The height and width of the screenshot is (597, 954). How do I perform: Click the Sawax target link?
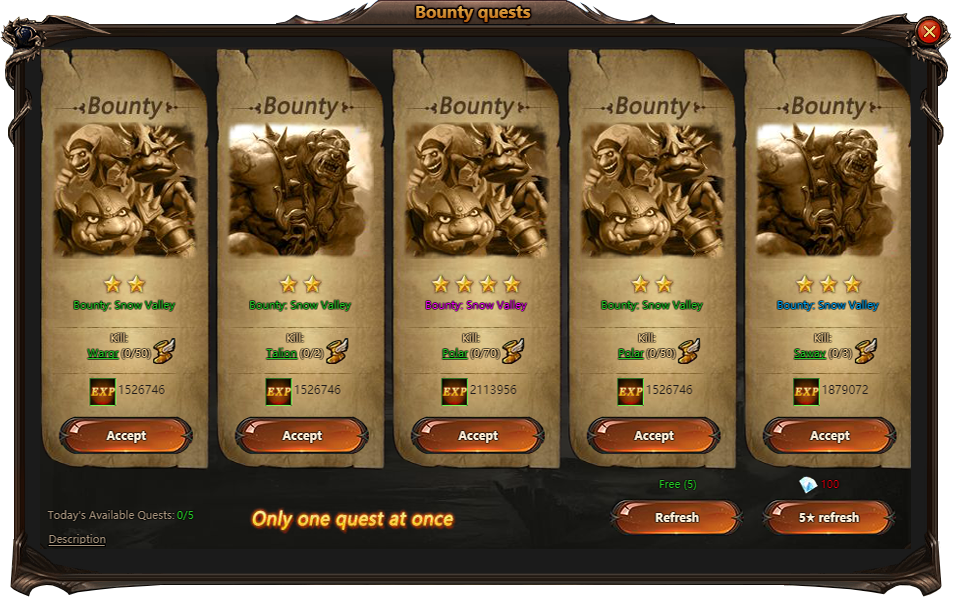(809, 353)
